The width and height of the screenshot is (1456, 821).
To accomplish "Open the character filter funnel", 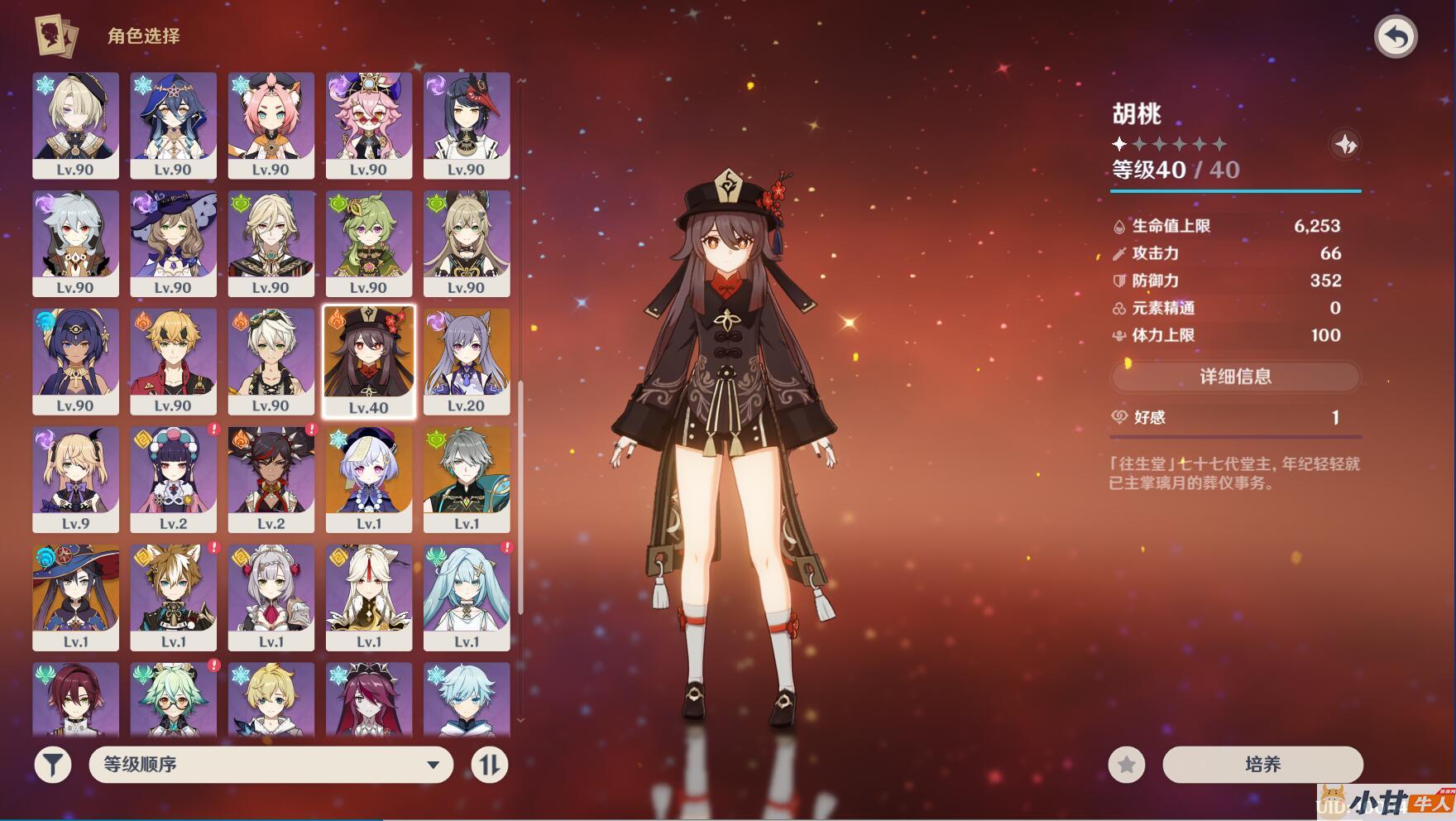I will click(x=52, y=764).
